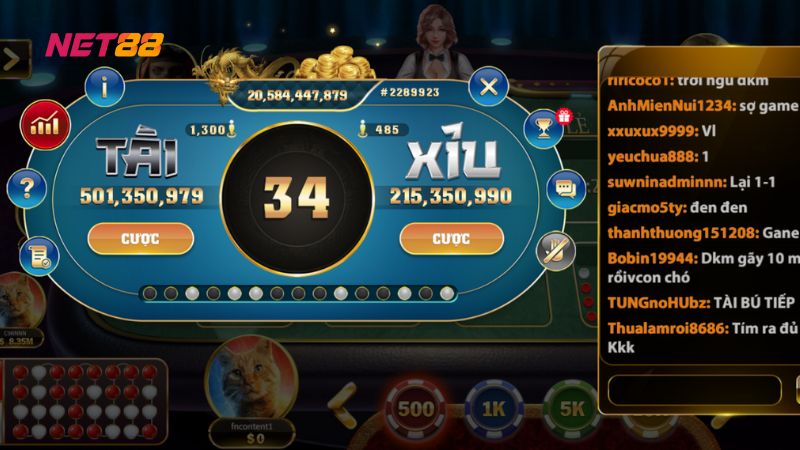The width and height of the screenshot is (800, 450).
Task: Place a bet on Xỉu with Cược
Action: coord(451,239)
